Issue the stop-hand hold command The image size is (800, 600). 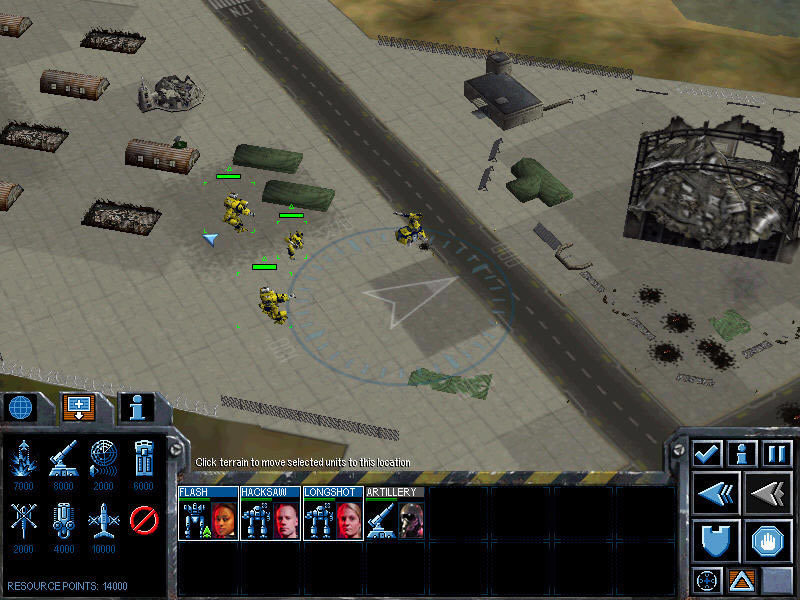click(770, 540)
